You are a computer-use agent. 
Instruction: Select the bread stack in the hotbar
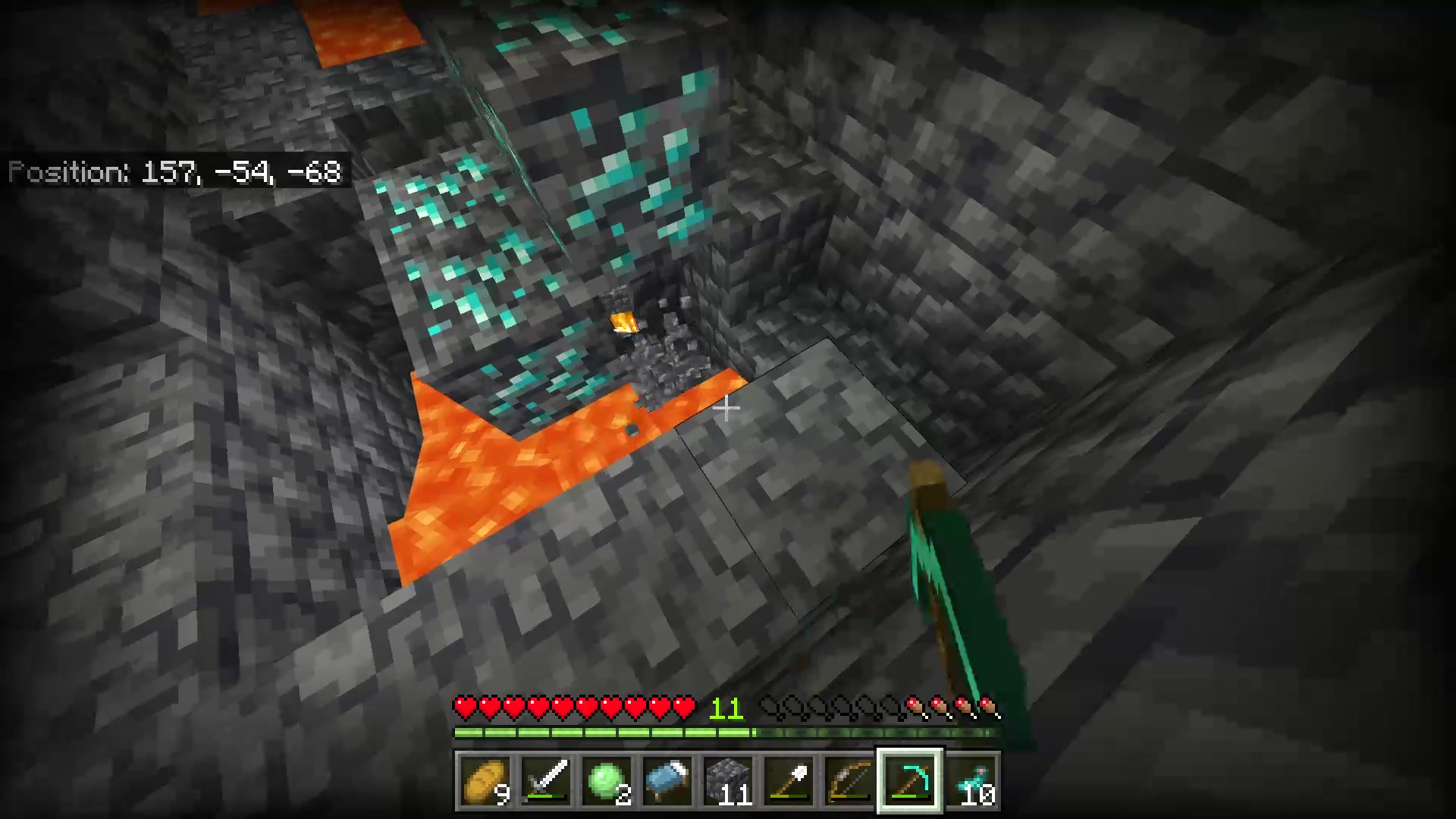[x=485, y=781]
